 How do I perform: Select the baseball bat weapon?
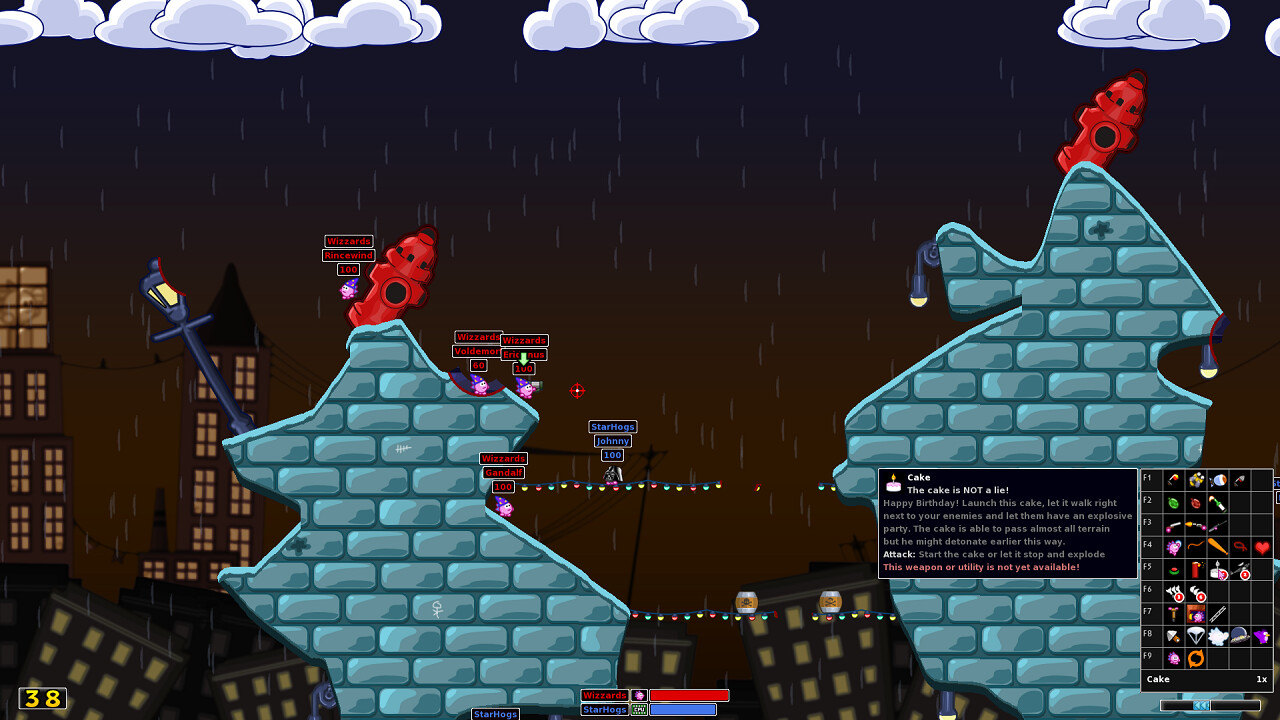tap(1218, 545)
